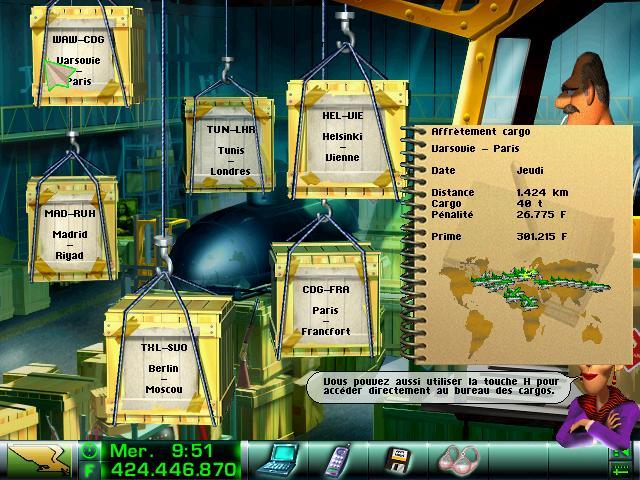Open the flight plan map icon
The width and height of the screenshot is (640, 480).
click(37, 460)
